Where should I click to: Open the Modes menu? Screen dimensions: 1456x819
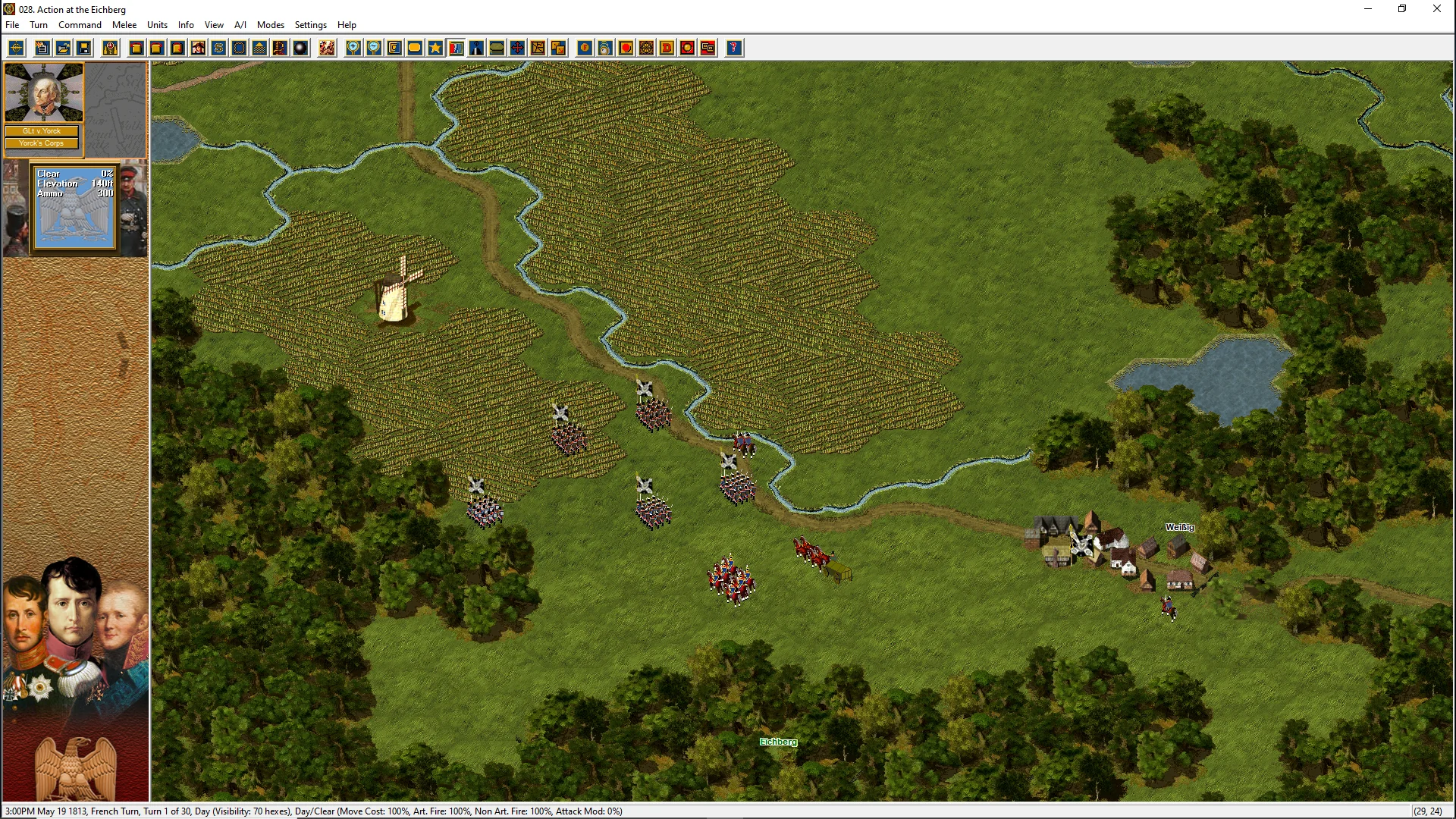pyautogui.click(x=270, y=25)
